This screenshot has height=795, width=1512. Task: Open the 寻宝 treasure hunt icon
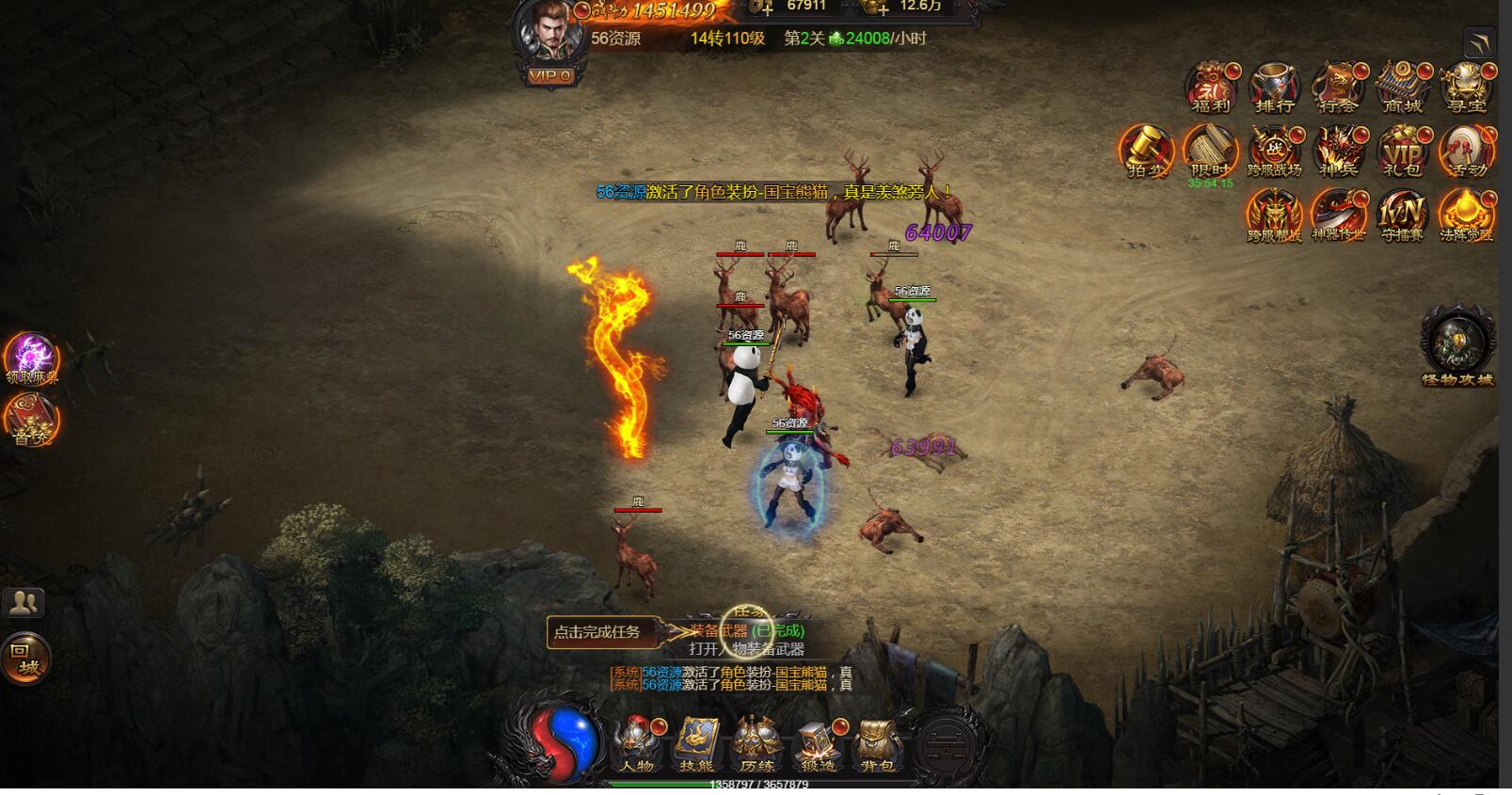(x=1465, y=87)
